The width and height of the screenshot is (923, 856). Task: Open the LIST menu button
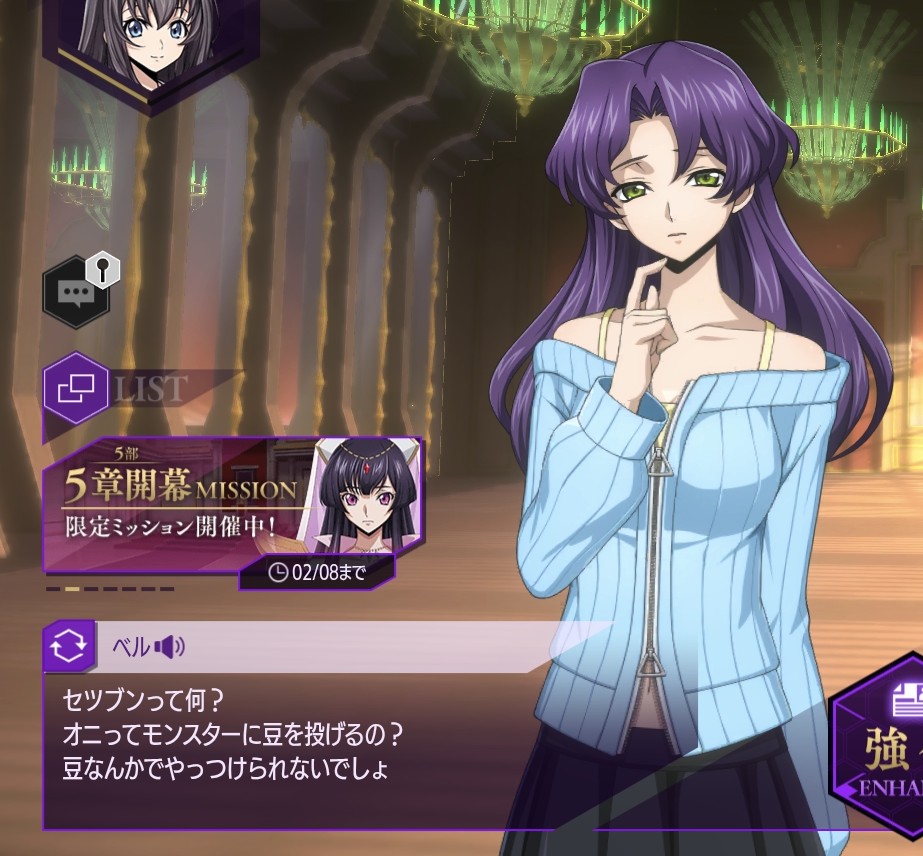[77, 388]
